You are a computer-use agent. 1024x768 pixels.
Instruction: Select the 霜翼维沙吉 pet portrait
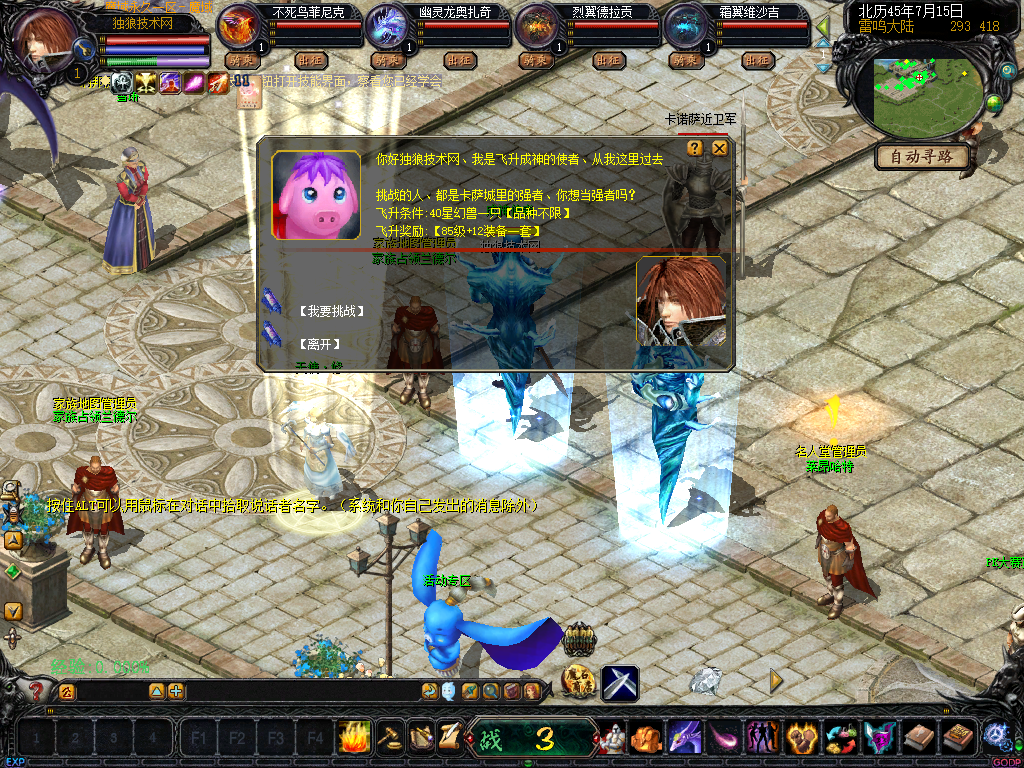coord(685,27)
